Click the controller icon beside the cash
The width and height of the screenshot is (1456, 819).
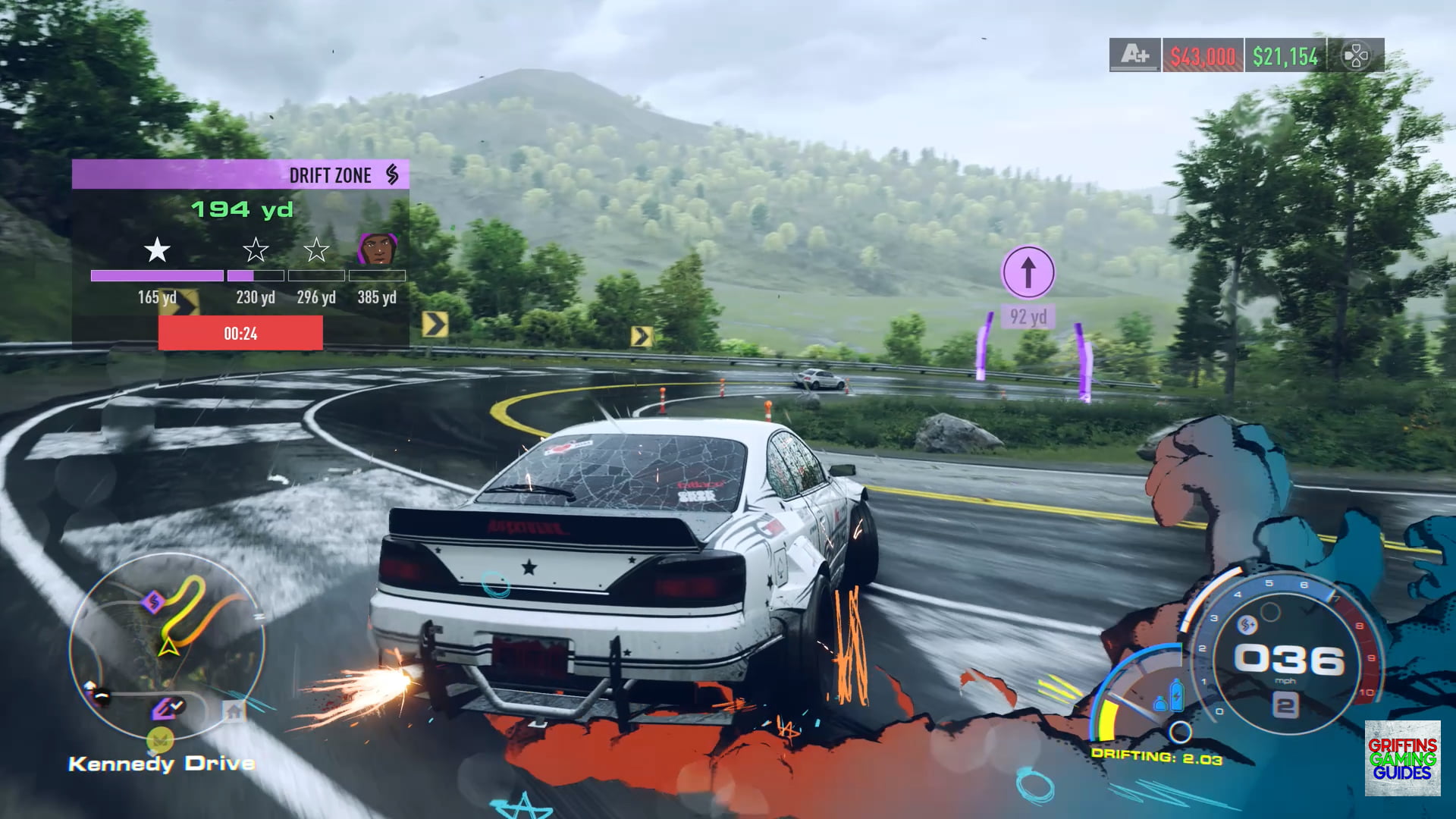[1356, 55]
